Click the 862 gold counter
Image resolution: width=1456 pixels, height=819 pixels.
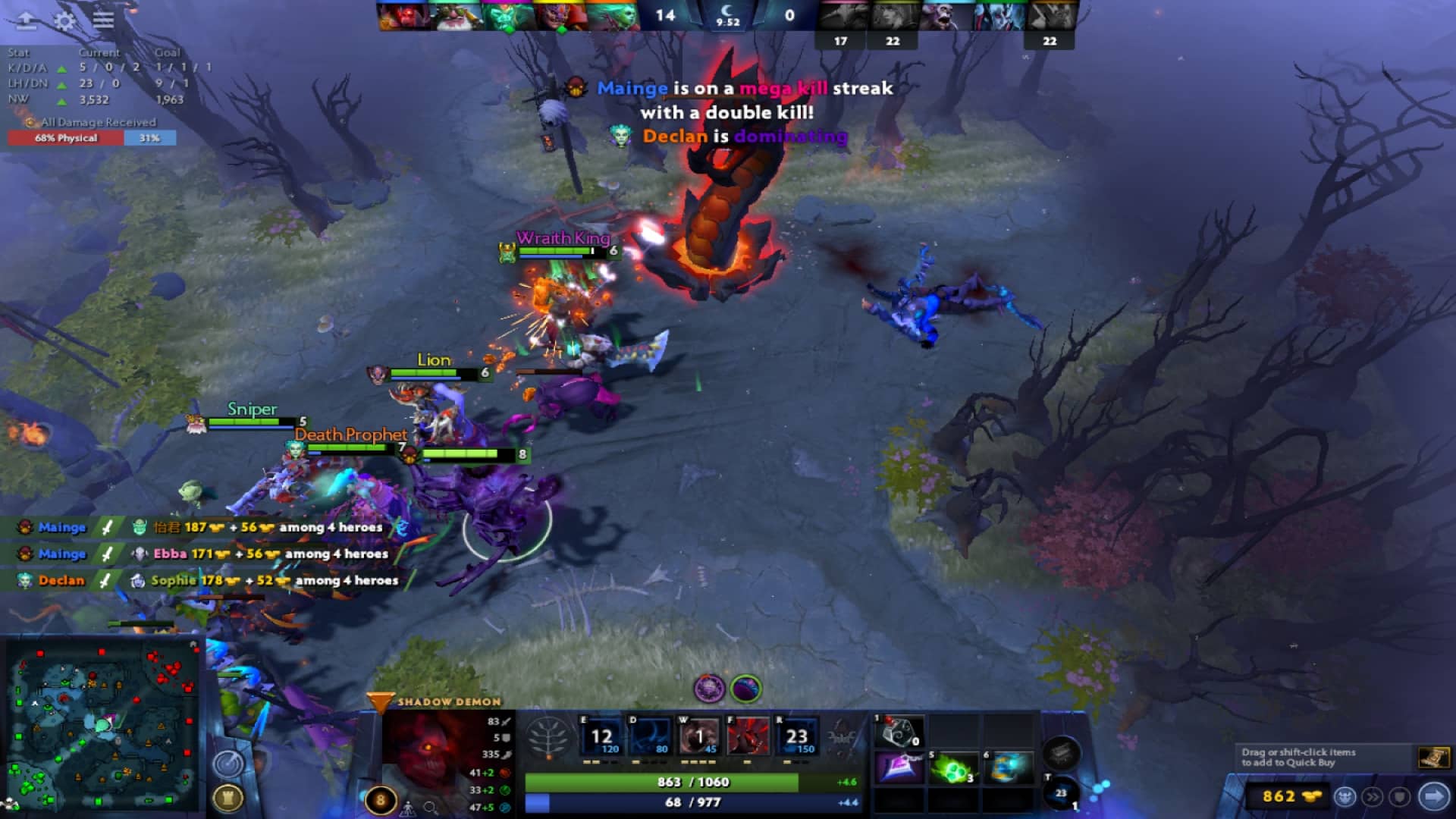[x=1280, y=796]
